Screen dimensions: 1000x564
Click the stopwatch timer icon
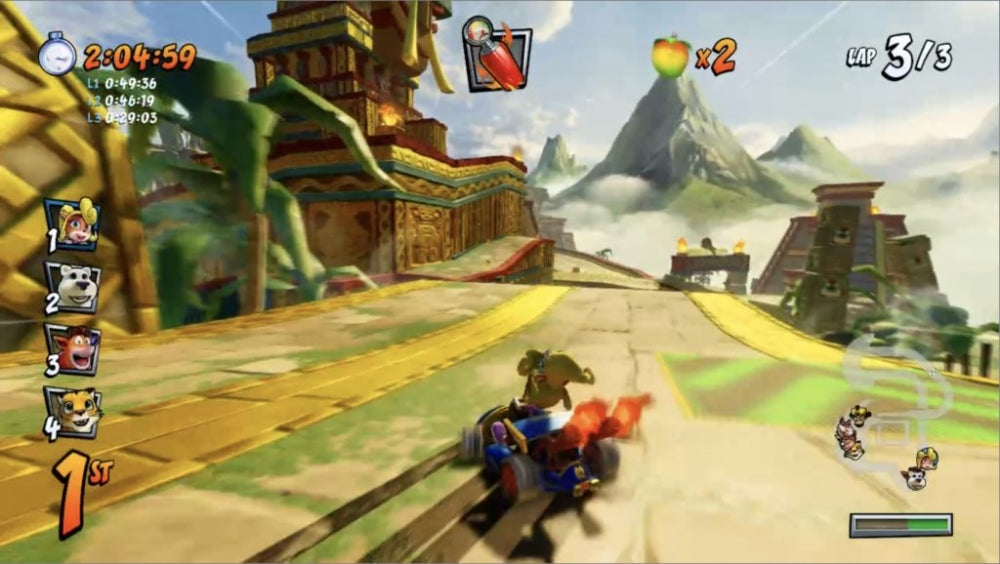(x=57, y=54)
